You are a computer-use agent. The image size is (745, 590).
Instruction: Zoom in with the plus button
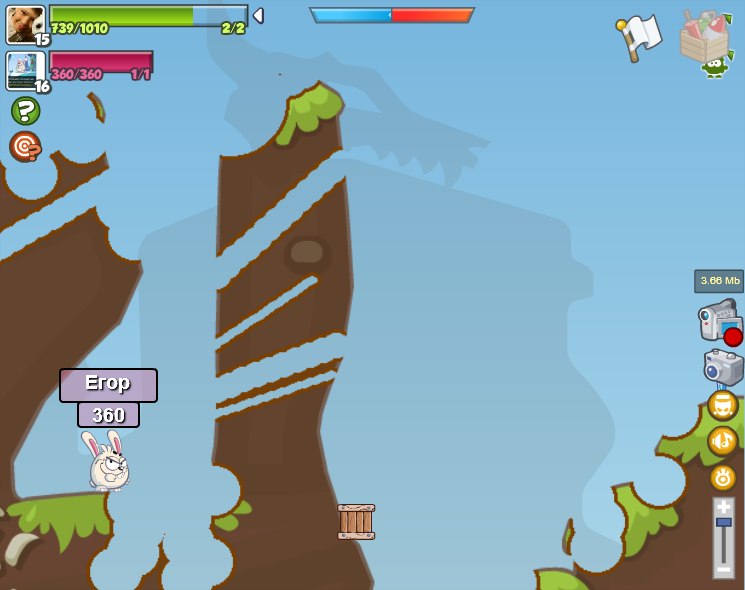tap(723, 507)
